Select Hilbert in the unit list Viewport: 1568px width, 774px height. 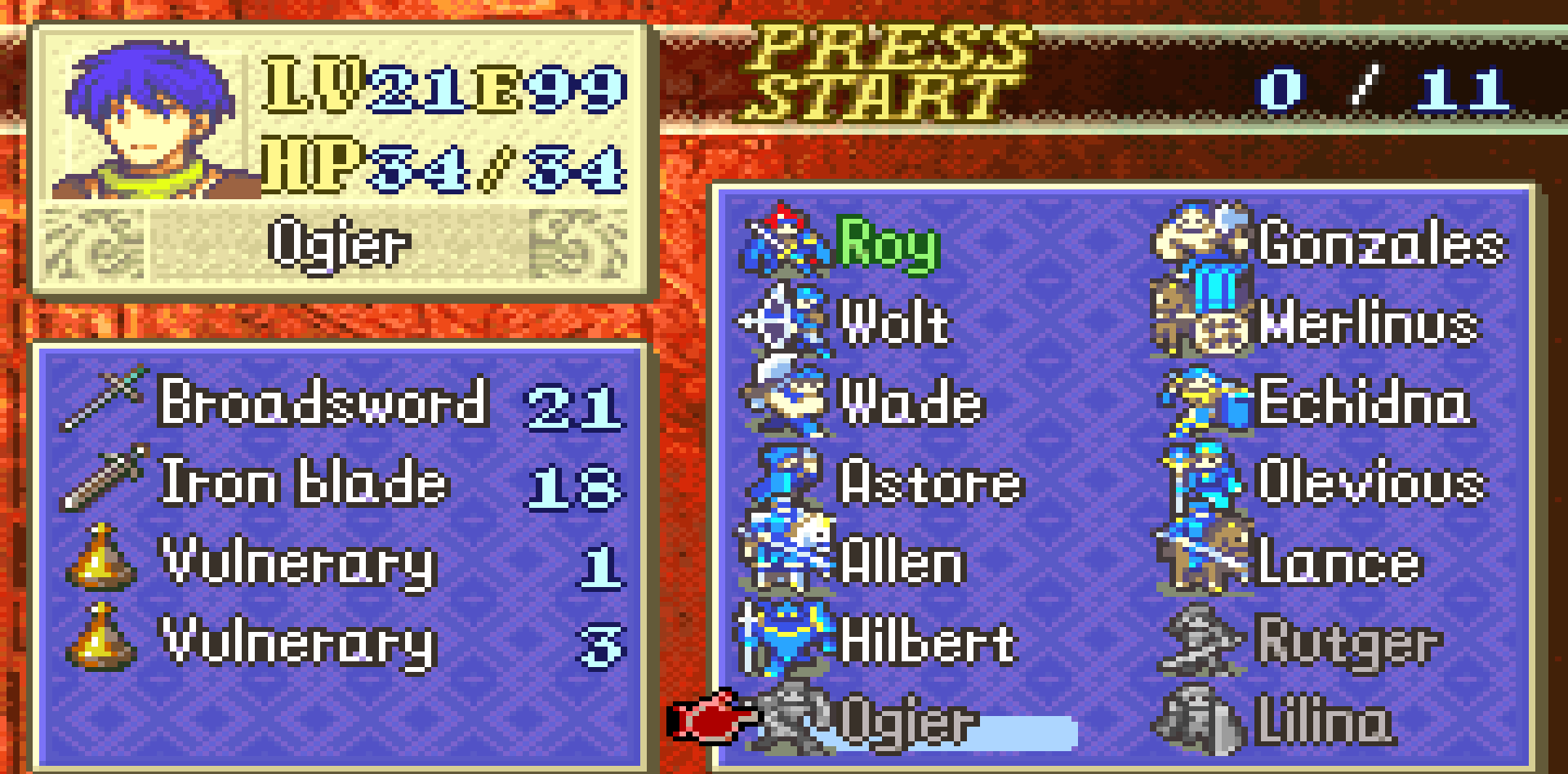pos(926,642)
